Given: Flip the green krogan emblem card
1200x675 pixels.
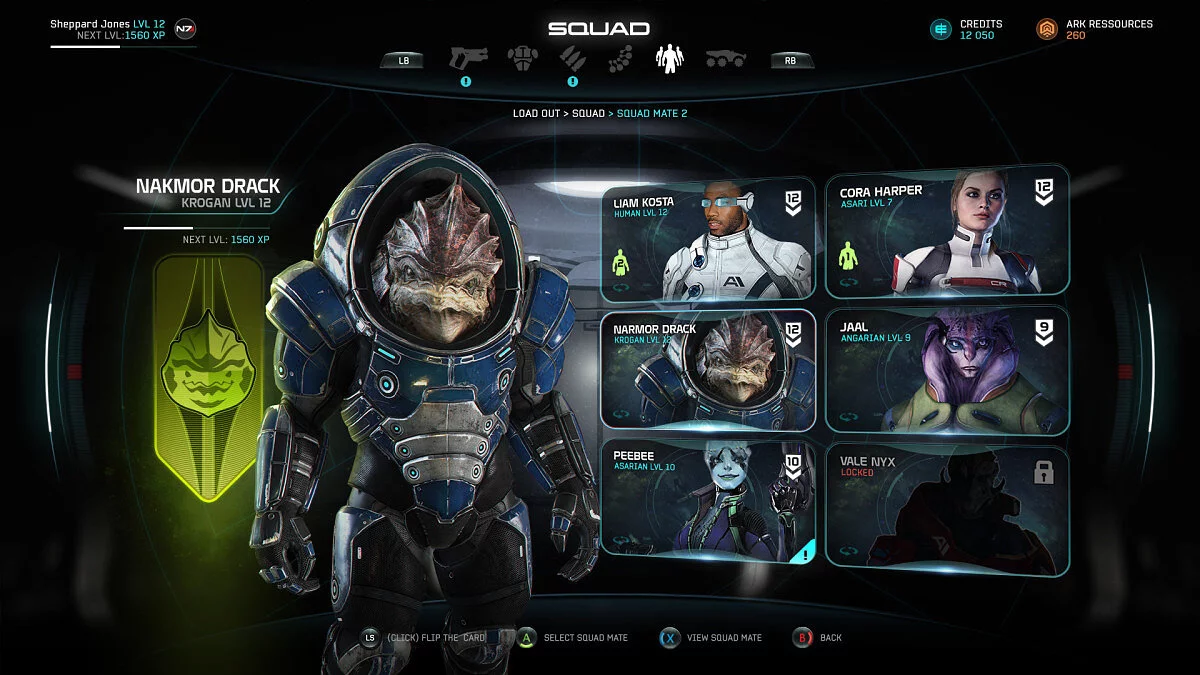Looking at the screenshot, I should click(209, 375).
